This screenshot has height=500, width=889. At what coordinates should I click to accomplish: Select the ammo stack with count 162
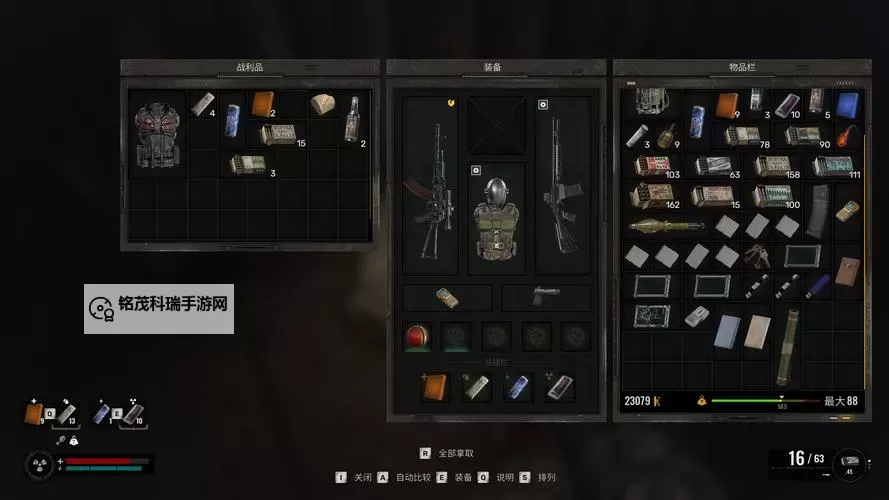[x=649, y=195]
